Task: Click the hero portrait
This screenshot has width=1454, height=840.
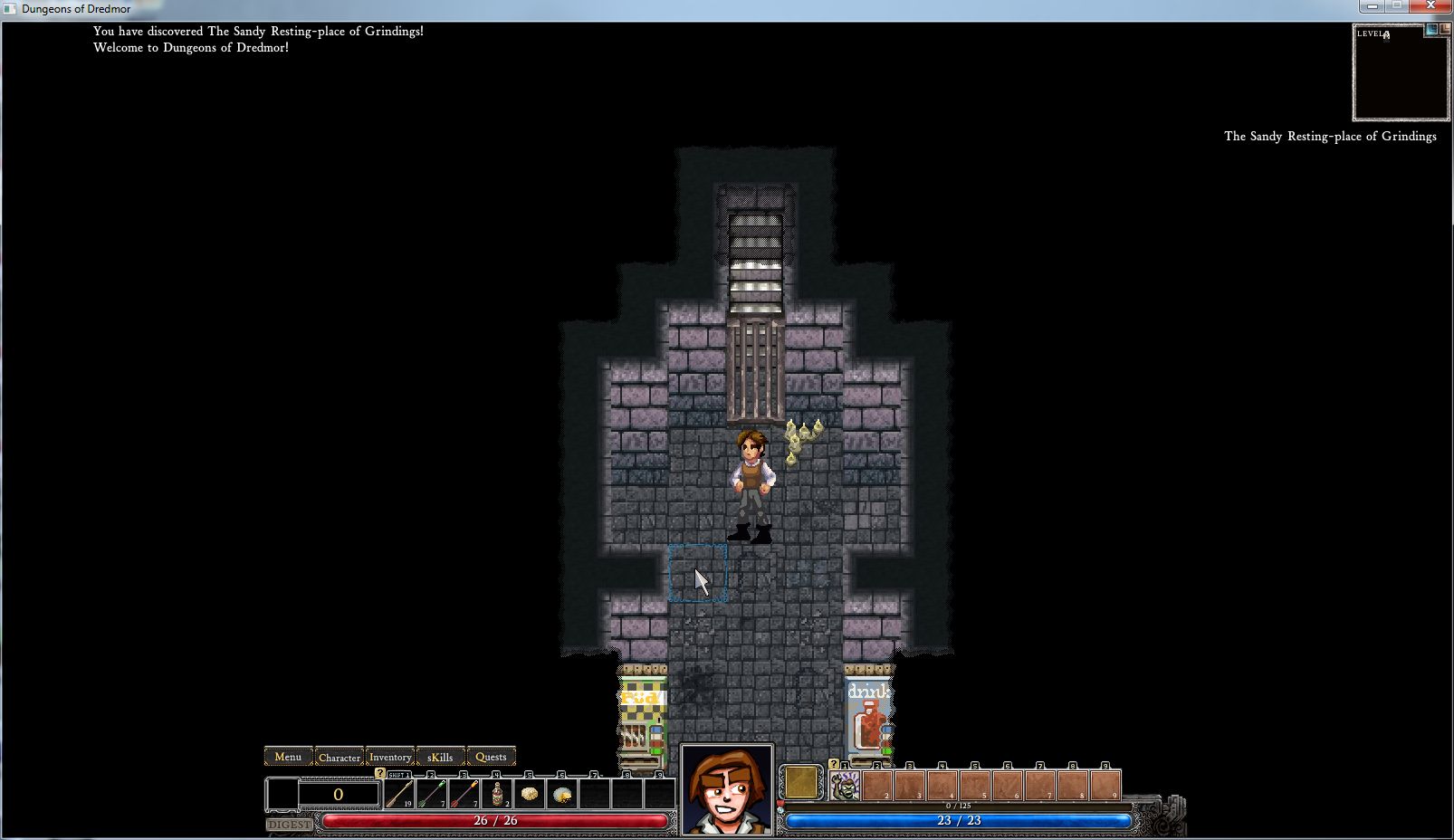Action: tap(727, 790)
